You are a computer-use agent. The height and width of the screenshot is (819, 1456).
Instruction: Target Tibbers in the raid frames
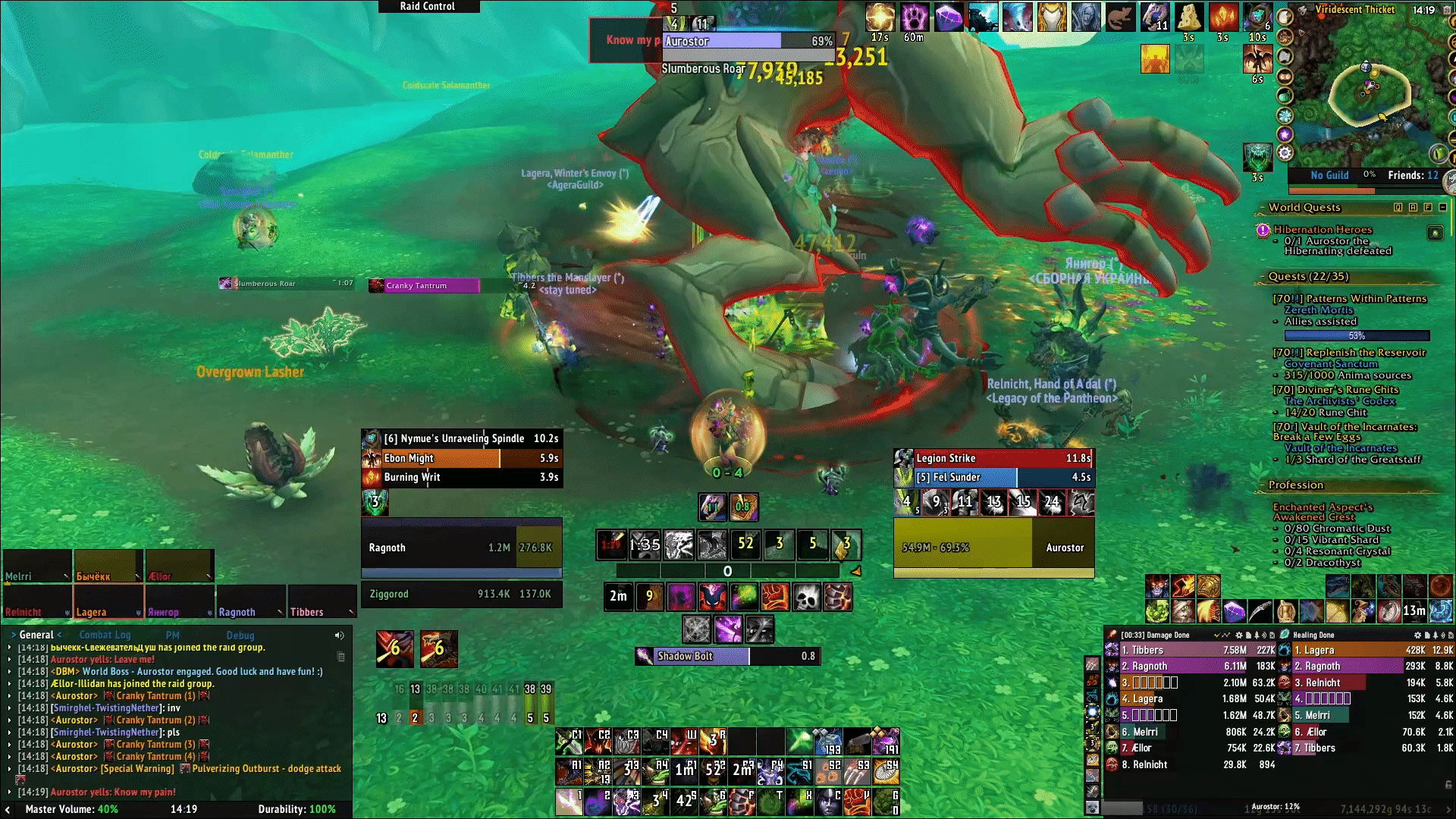[x=322, y=603]
